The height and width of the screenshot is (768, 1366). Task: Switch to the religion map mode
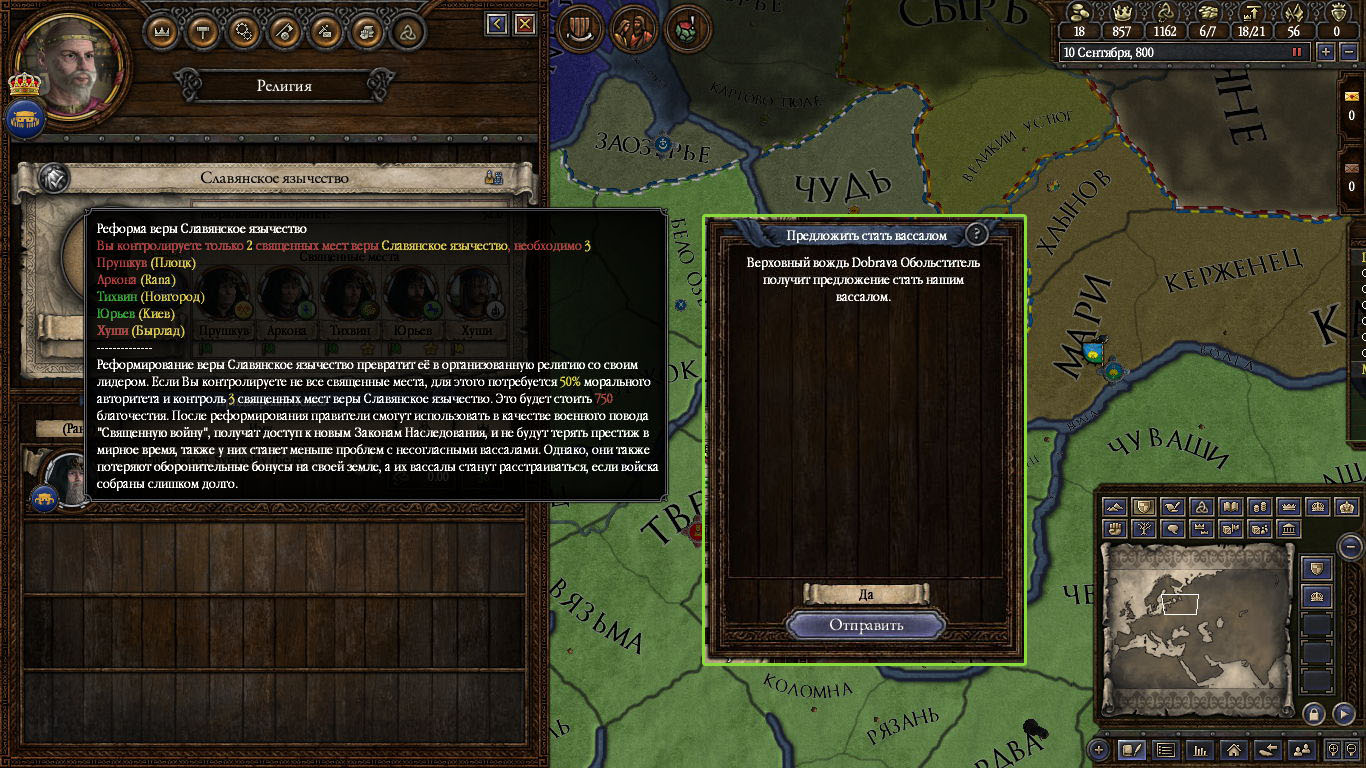[1203, 507]
